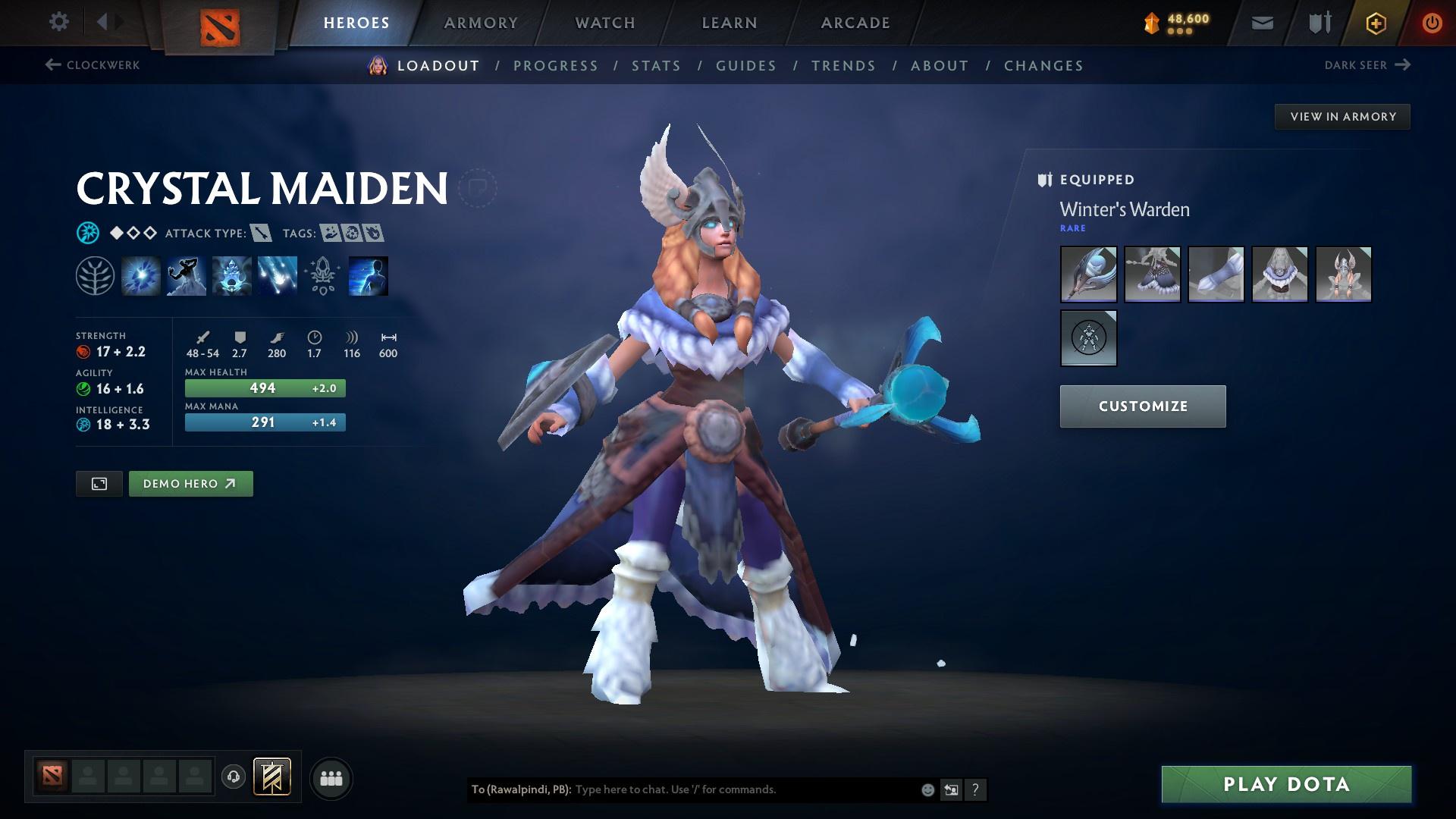Image resolution: width=1456 pixels, height=819 pixels.
Task: Select the Crystal Nova ability icon
Action: point(140,275)
